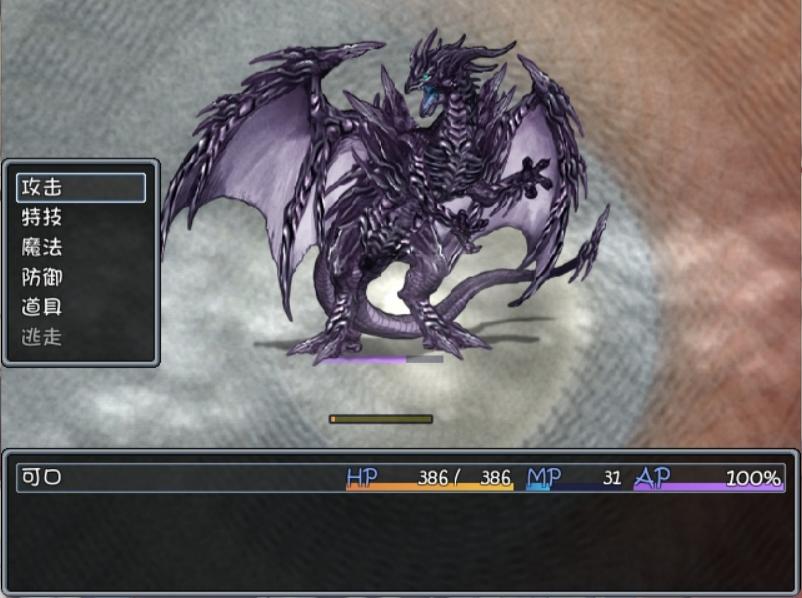
Task: Select the 攻击 attack command
Action: (x=80, y=187)
